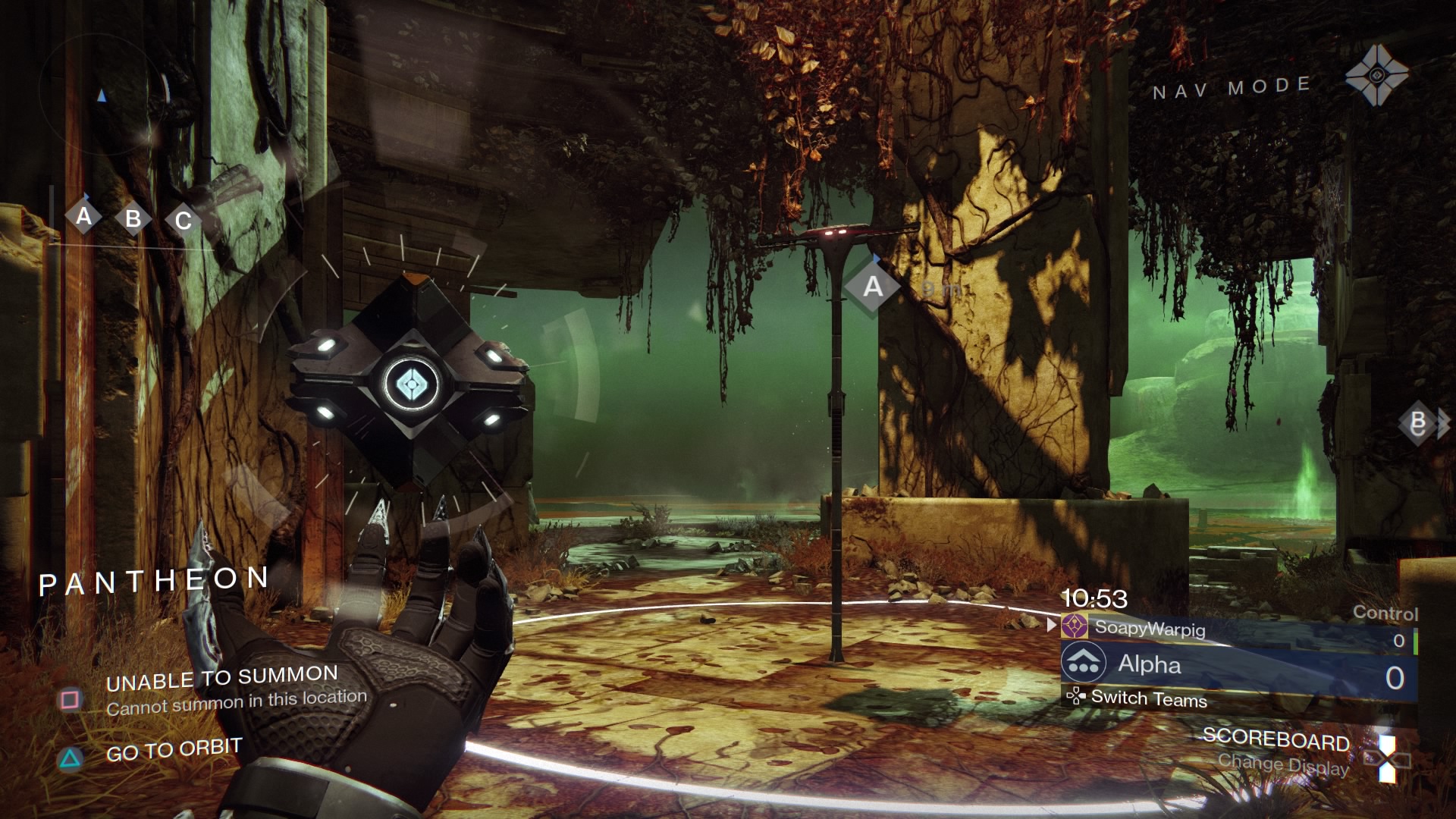The image size is (1456, 819).
Task: Open the SCOREBOARD display option
Action: point(1276,739)
